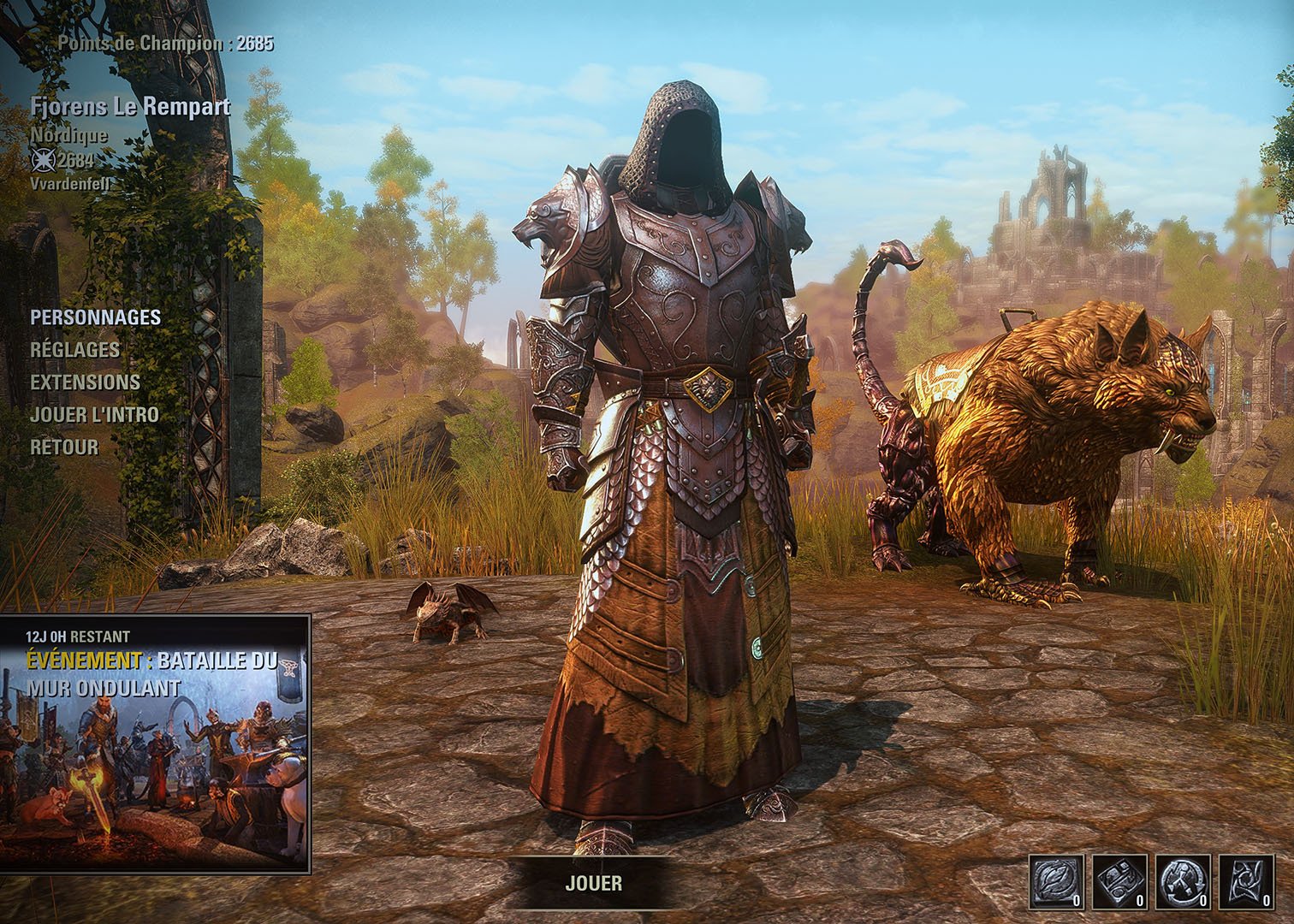Open the PERSONNAGES character list

coord(95,317)
